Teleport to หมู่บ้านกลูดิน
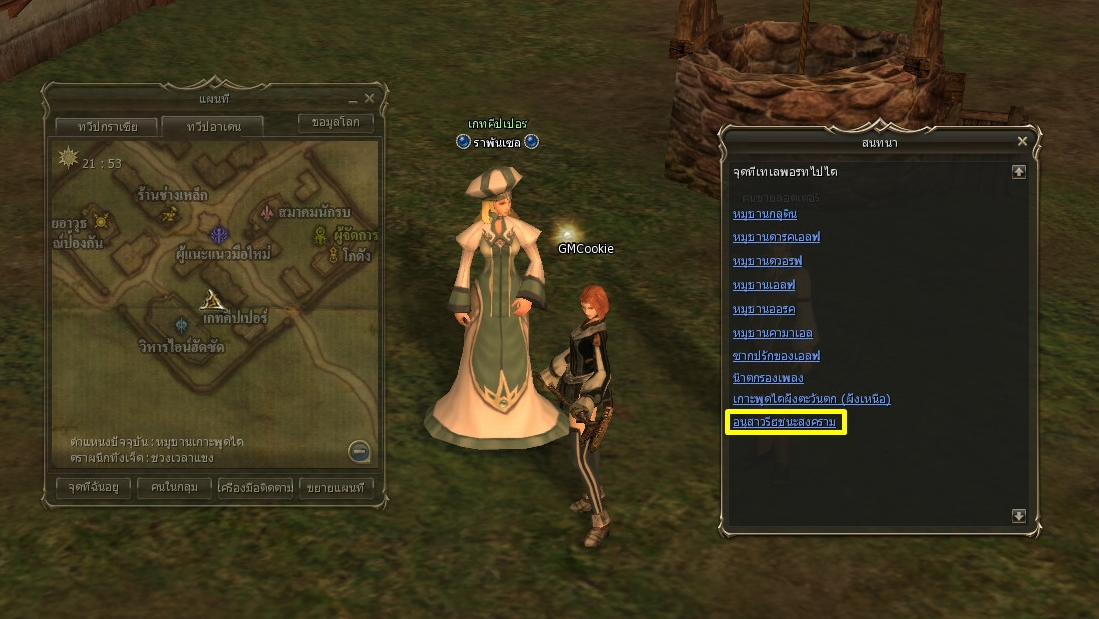Viewport: 1099px width, 619px height. (765, 214)
